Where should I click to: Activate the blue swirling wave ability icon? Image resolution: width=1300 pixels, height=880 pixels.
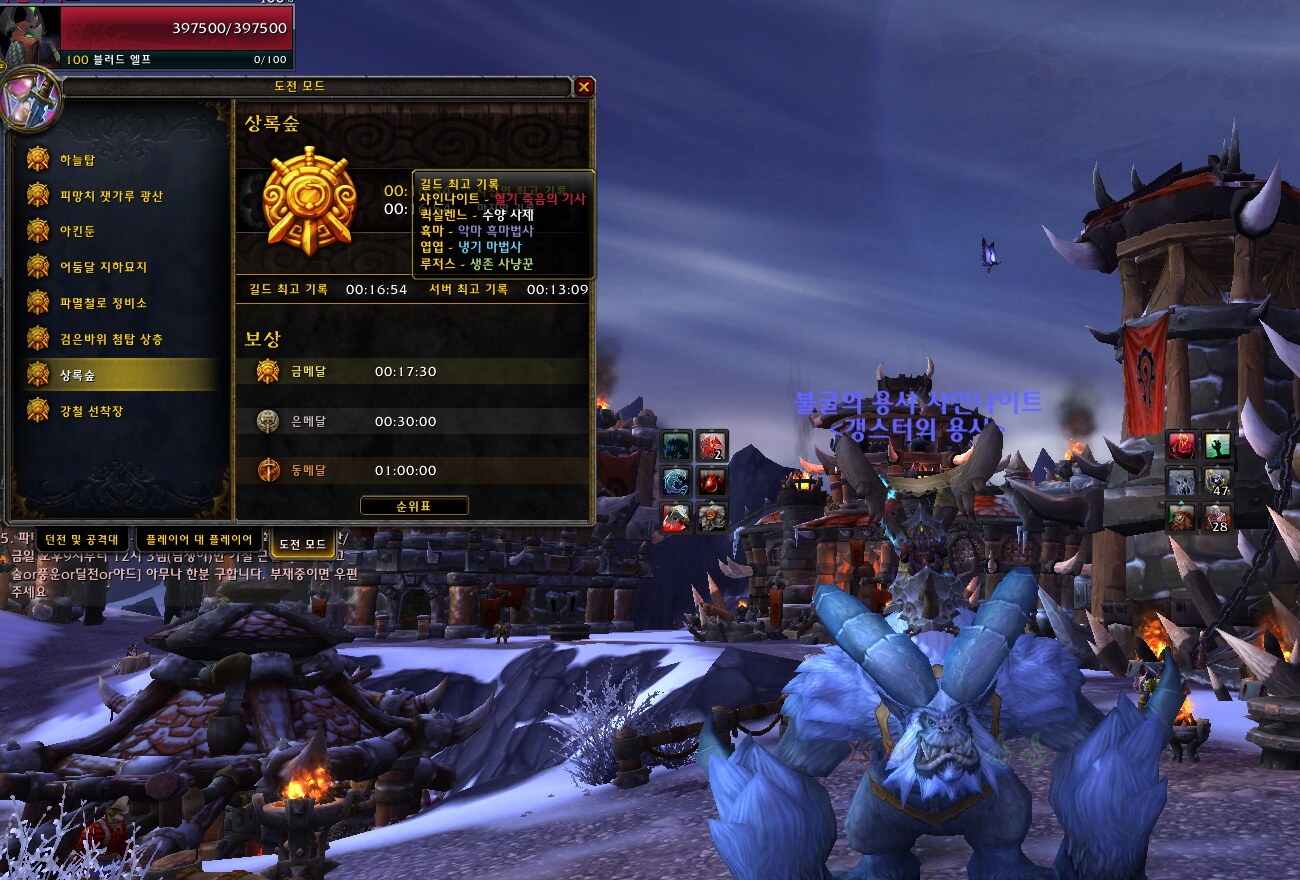click(x=677, y=482)
